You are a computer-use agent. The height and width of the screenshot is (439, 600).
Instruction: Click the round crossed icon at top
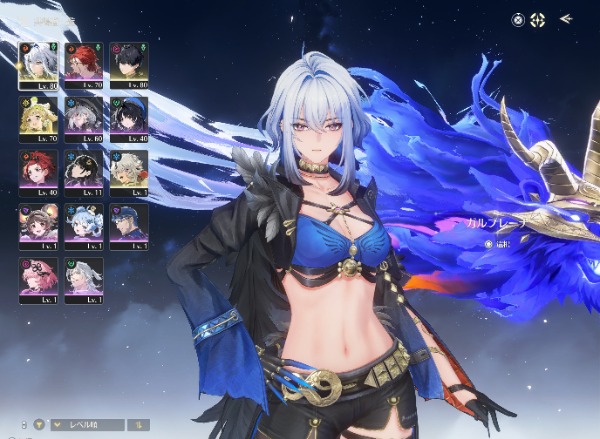[517, 18]
